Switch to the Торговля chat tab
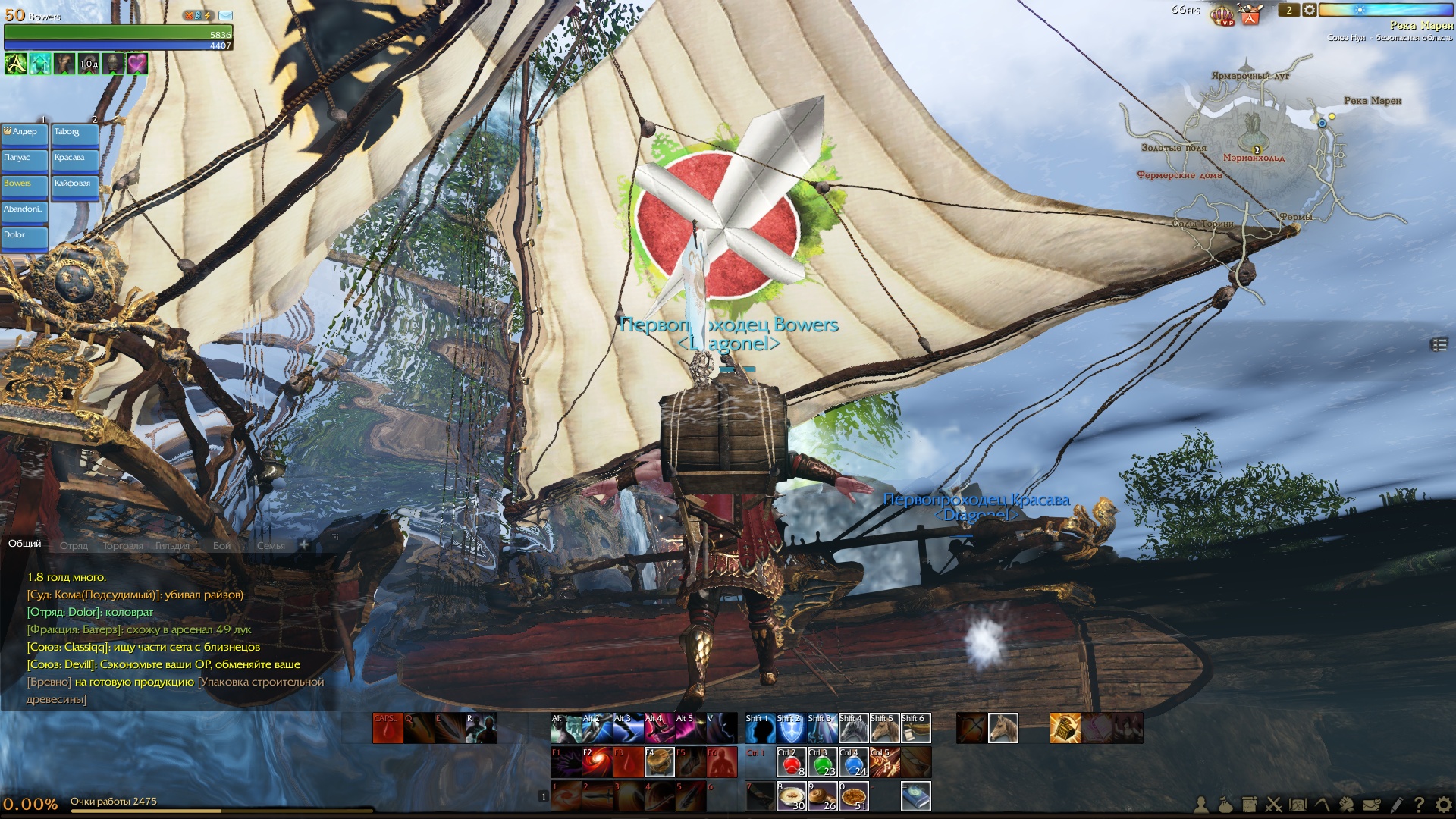The height and width of the screenshot is (819, 1456). coord(122,546)
